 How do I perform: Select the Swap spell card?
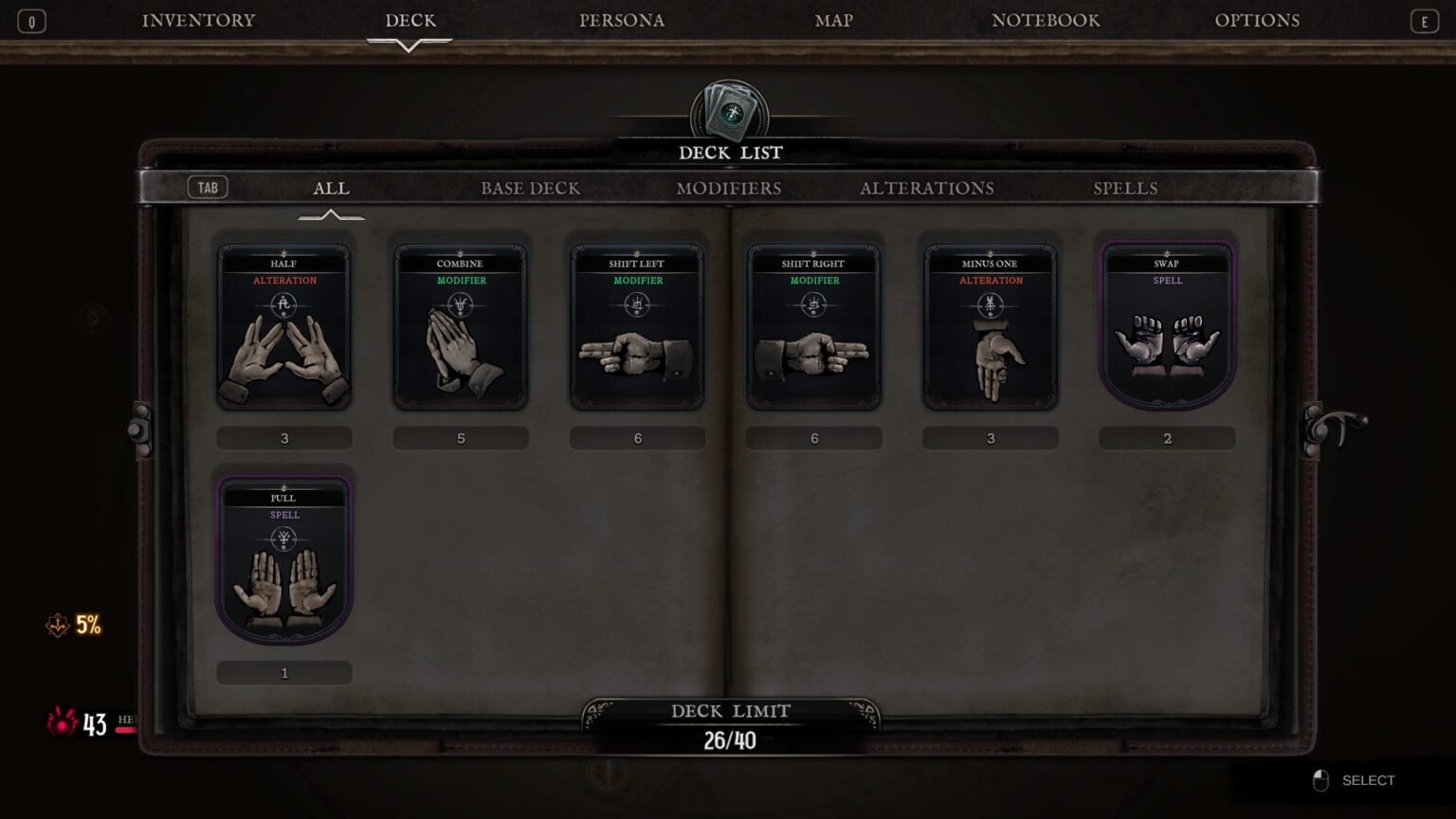[1167, 328]
